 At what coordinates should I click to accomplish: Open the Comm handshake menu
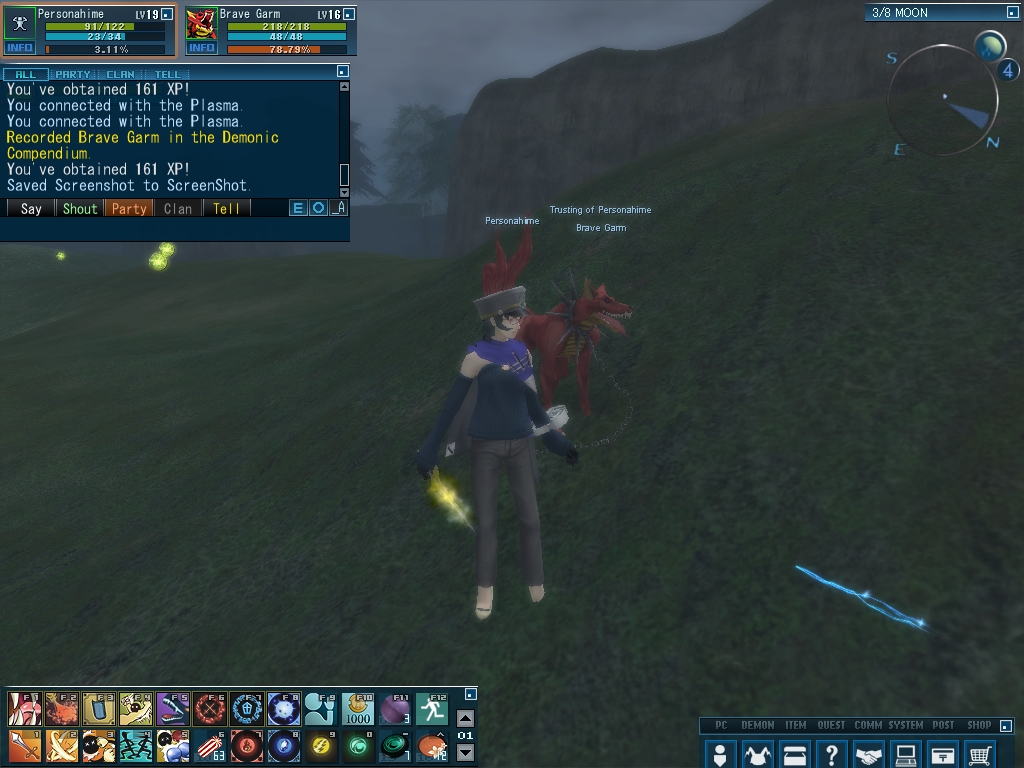click(869, 754)
